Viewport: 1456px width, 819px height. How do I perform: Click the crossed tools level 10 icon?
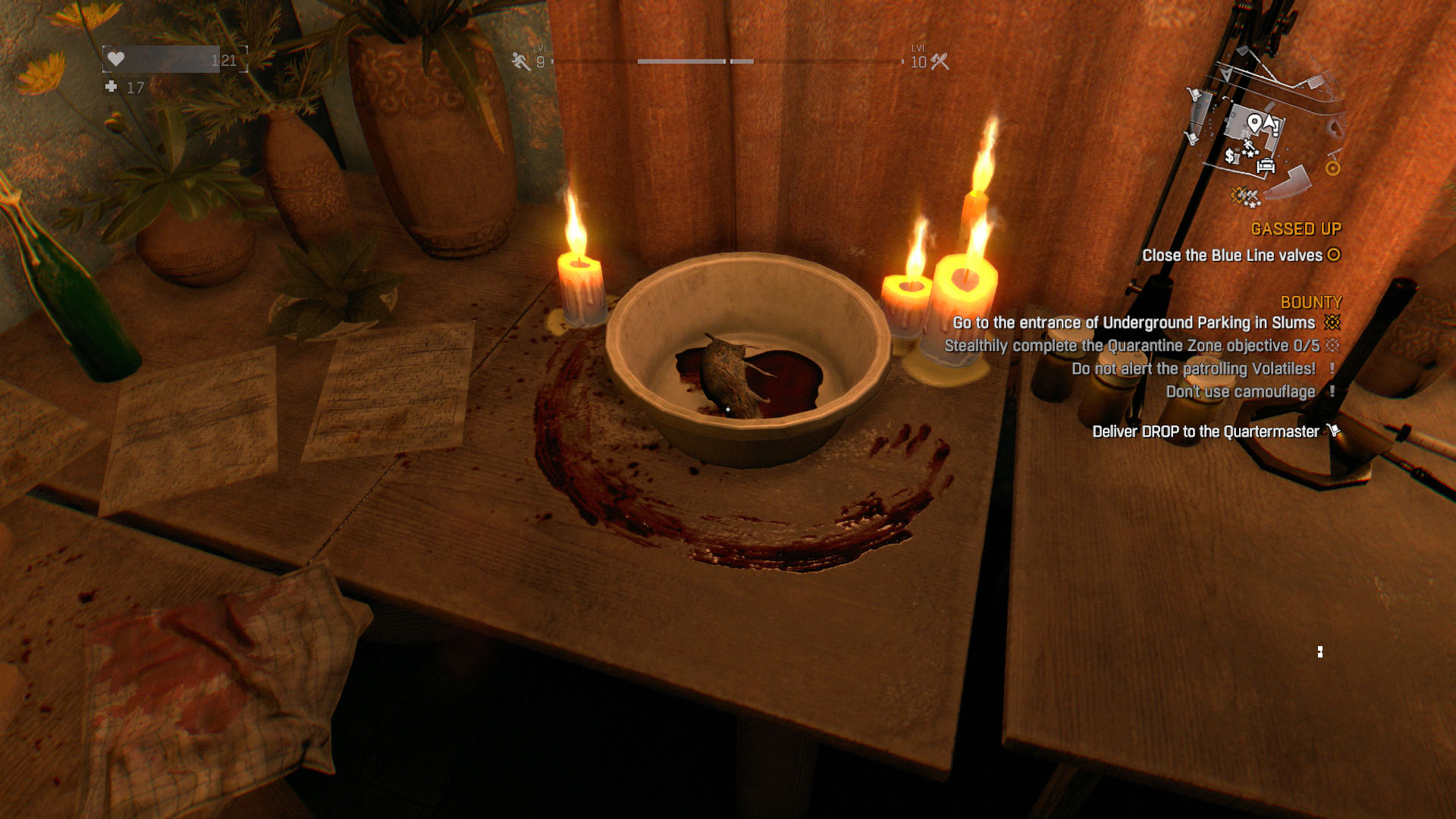pyautogui.click(x=940, y=61)
